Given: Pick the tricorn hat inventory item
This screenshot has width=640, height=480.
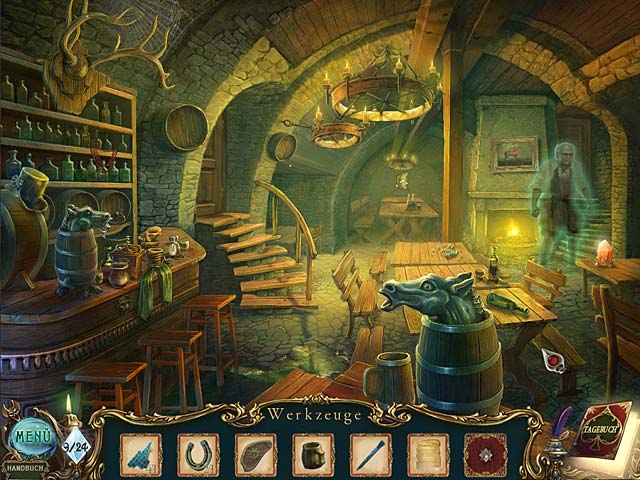Looking at the screenshot, I should (256, 454).
